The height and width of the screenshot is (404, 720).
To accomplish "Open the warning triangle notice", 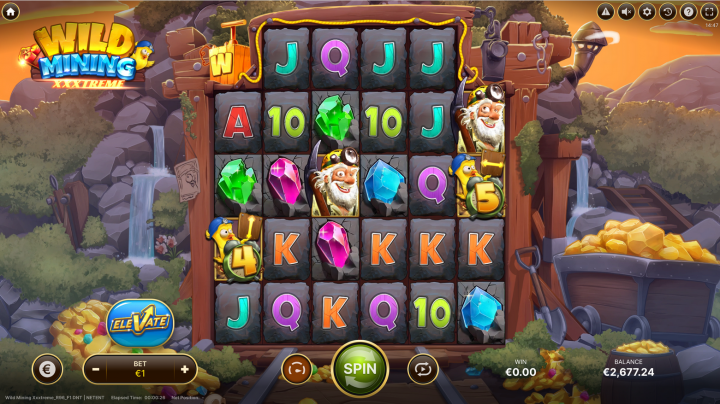I will [606, 11].
